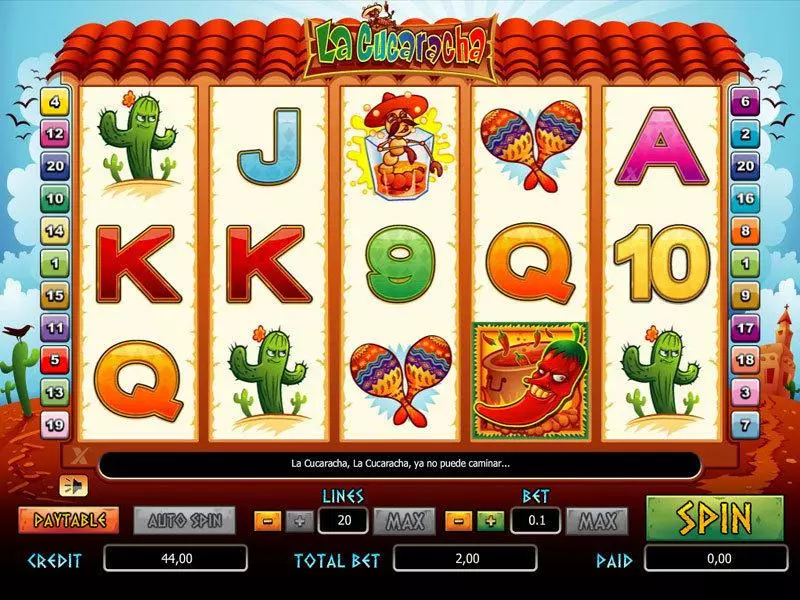
Task: Select payline number 14
Action: coord(54,230)
